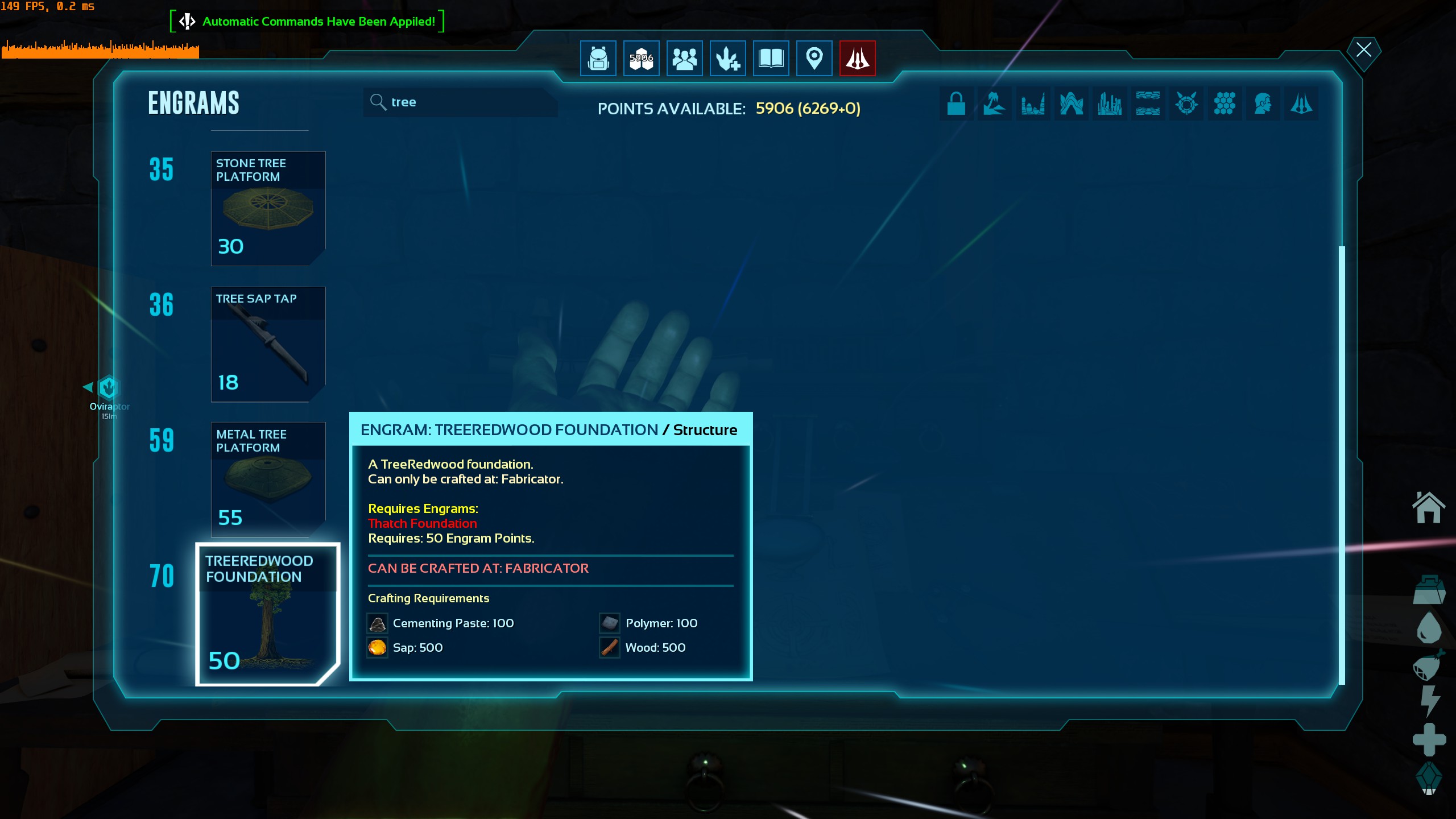Toggle the palm tree island filter
Viewport: 1456px width, 819px height.
(x=994, y=104)
